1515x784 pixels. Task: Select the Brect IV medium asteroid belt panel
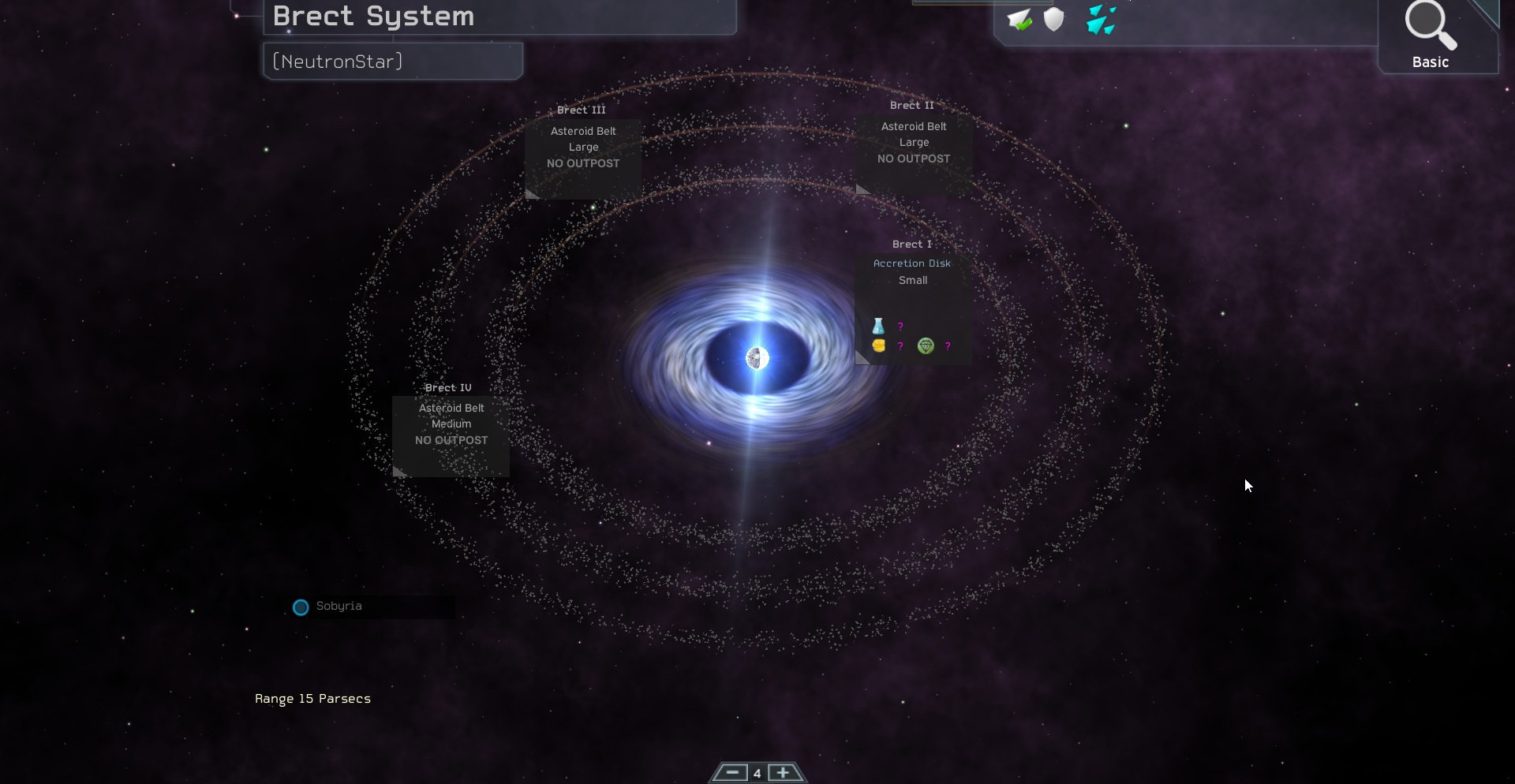pos(451,431)
